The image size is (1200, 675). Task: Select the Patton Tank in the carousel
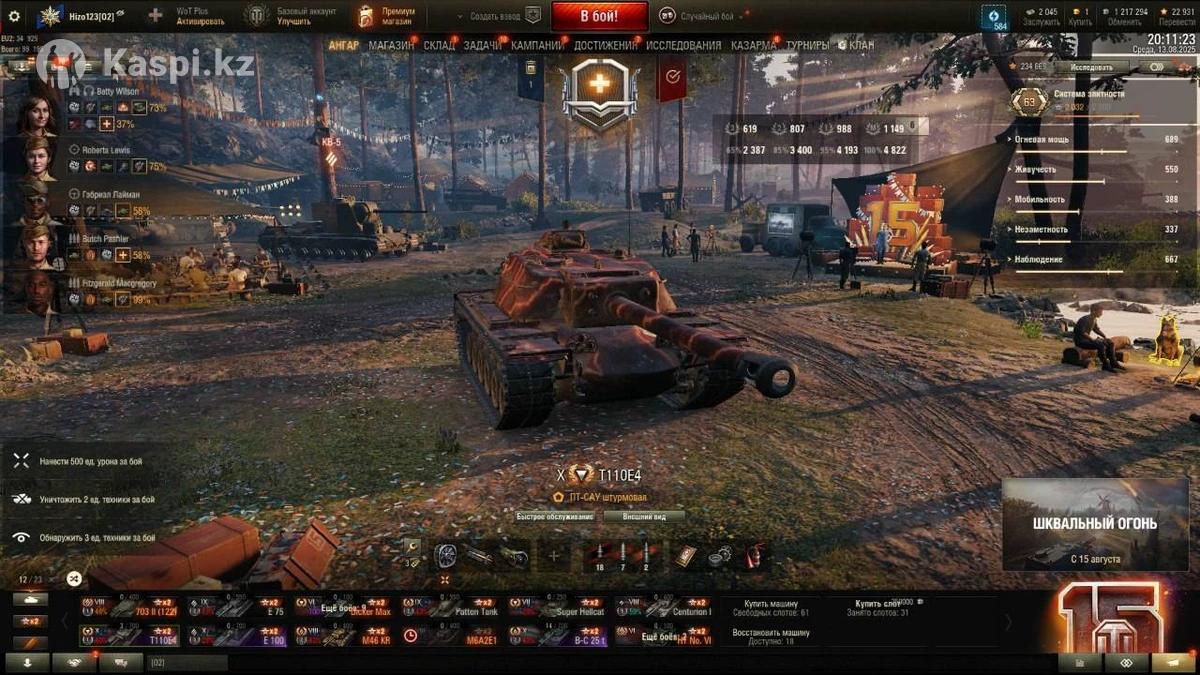tap(450, 607)
